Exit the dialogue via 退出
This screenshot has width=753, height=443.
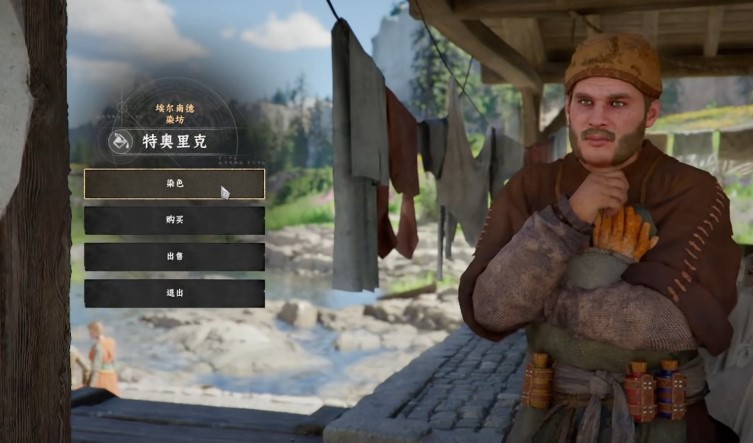[x=174, y=293]
